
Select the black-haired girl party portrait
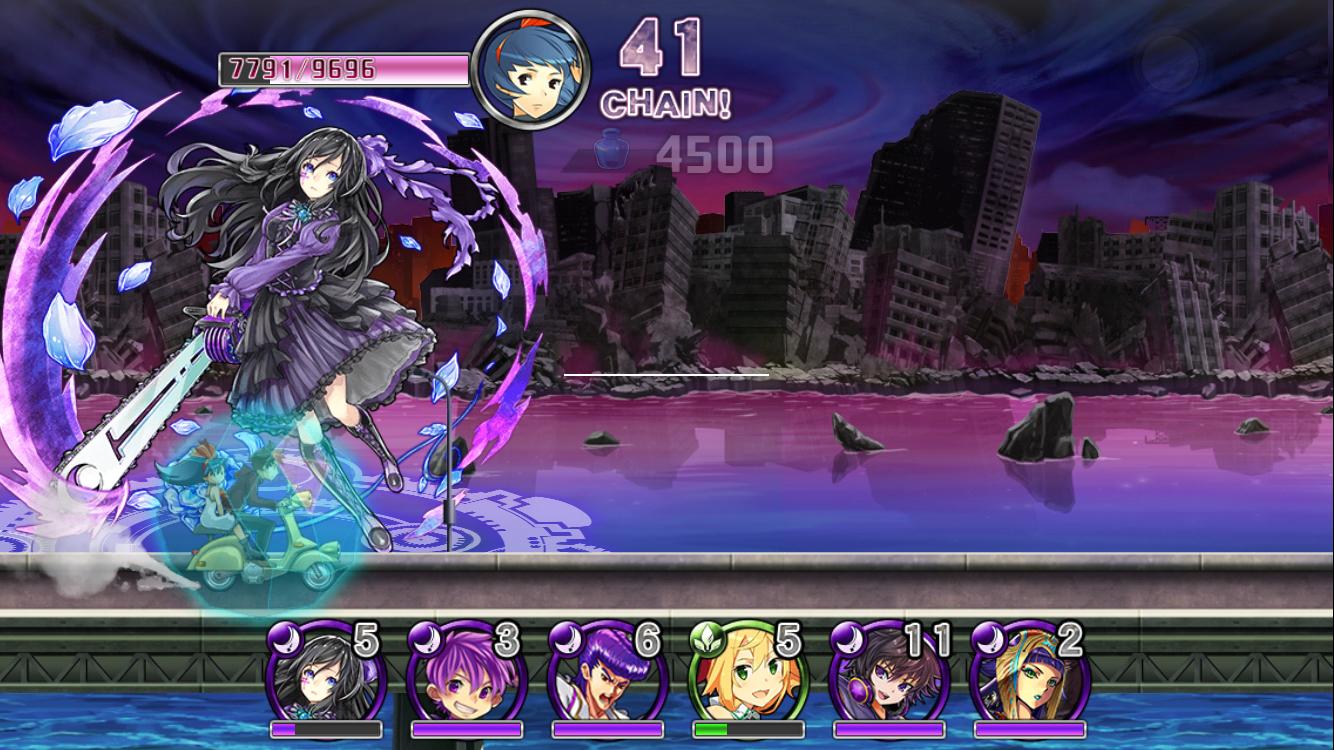pyautogui.click(x=325, y=672)
